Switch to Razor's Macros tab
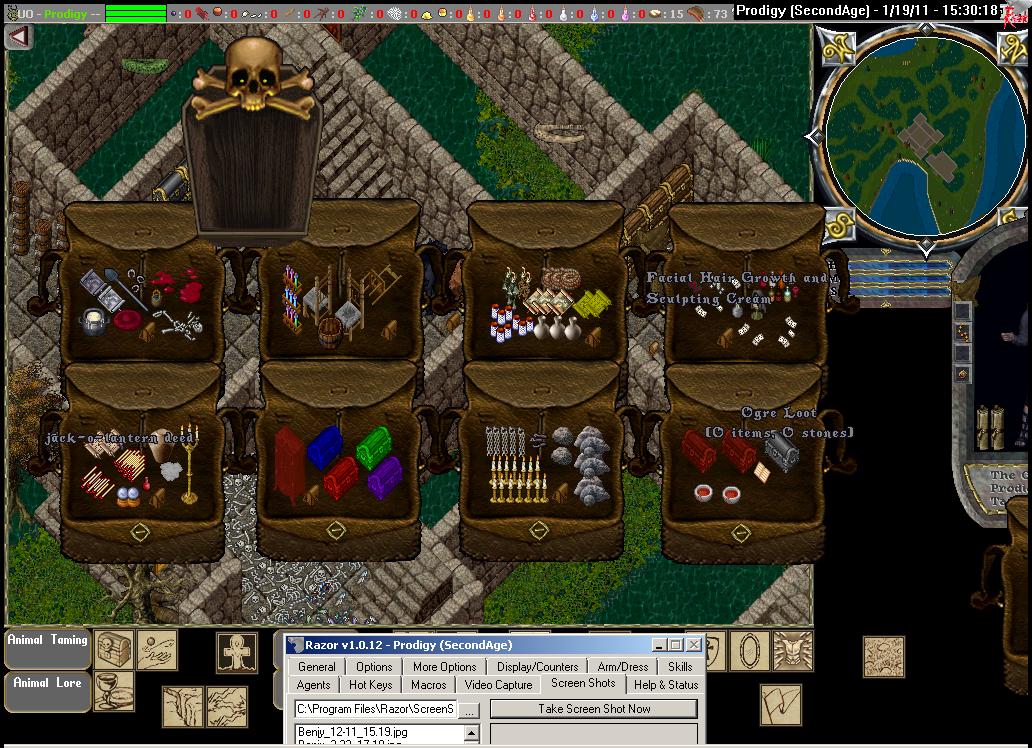1032x748 pixels. pos(428,685)
